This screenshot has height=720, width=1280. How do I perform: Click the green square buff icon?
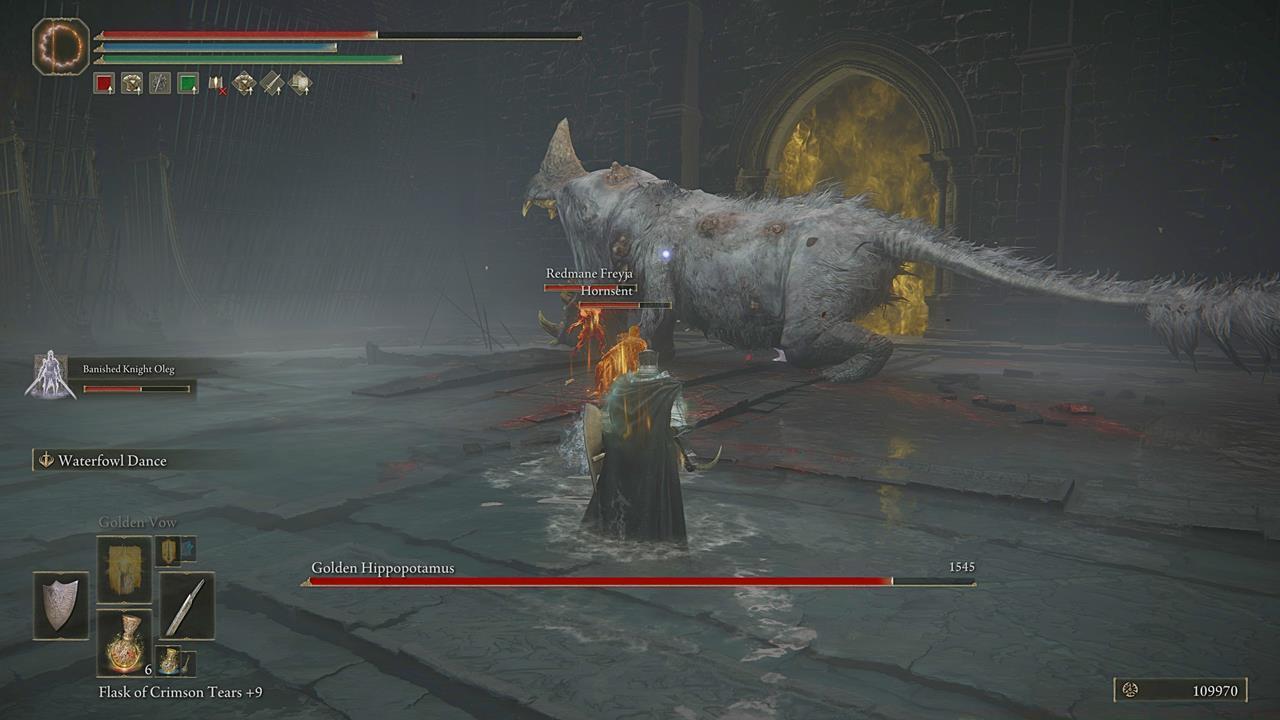click(x=188, y=85)
